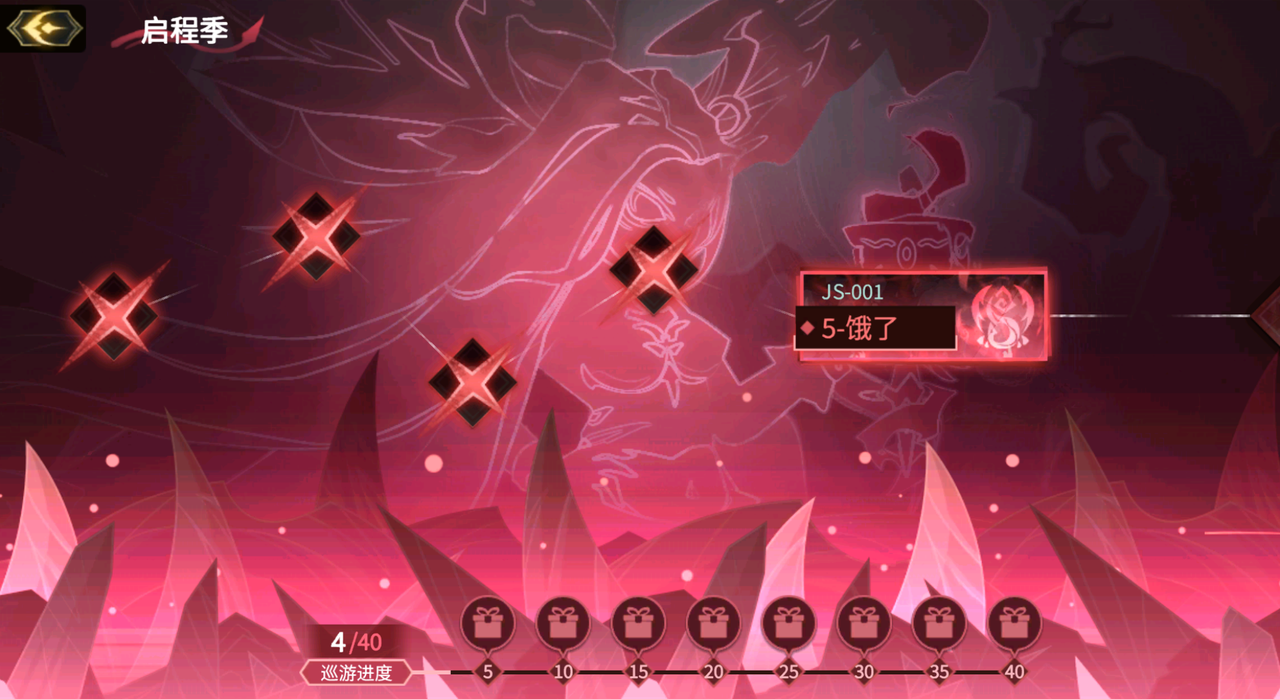Check the gift box at milestone 30

(x=863, y=624)
